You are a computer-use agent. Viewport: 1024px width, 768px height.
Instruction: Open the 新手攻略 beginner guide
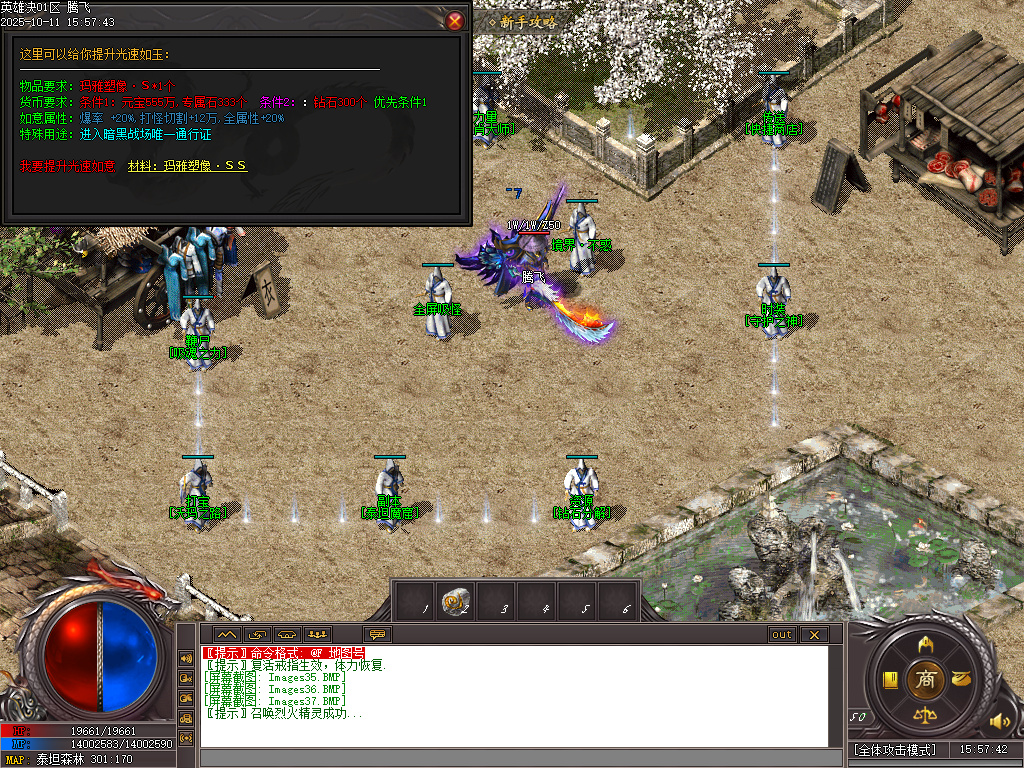click(529, 21)
